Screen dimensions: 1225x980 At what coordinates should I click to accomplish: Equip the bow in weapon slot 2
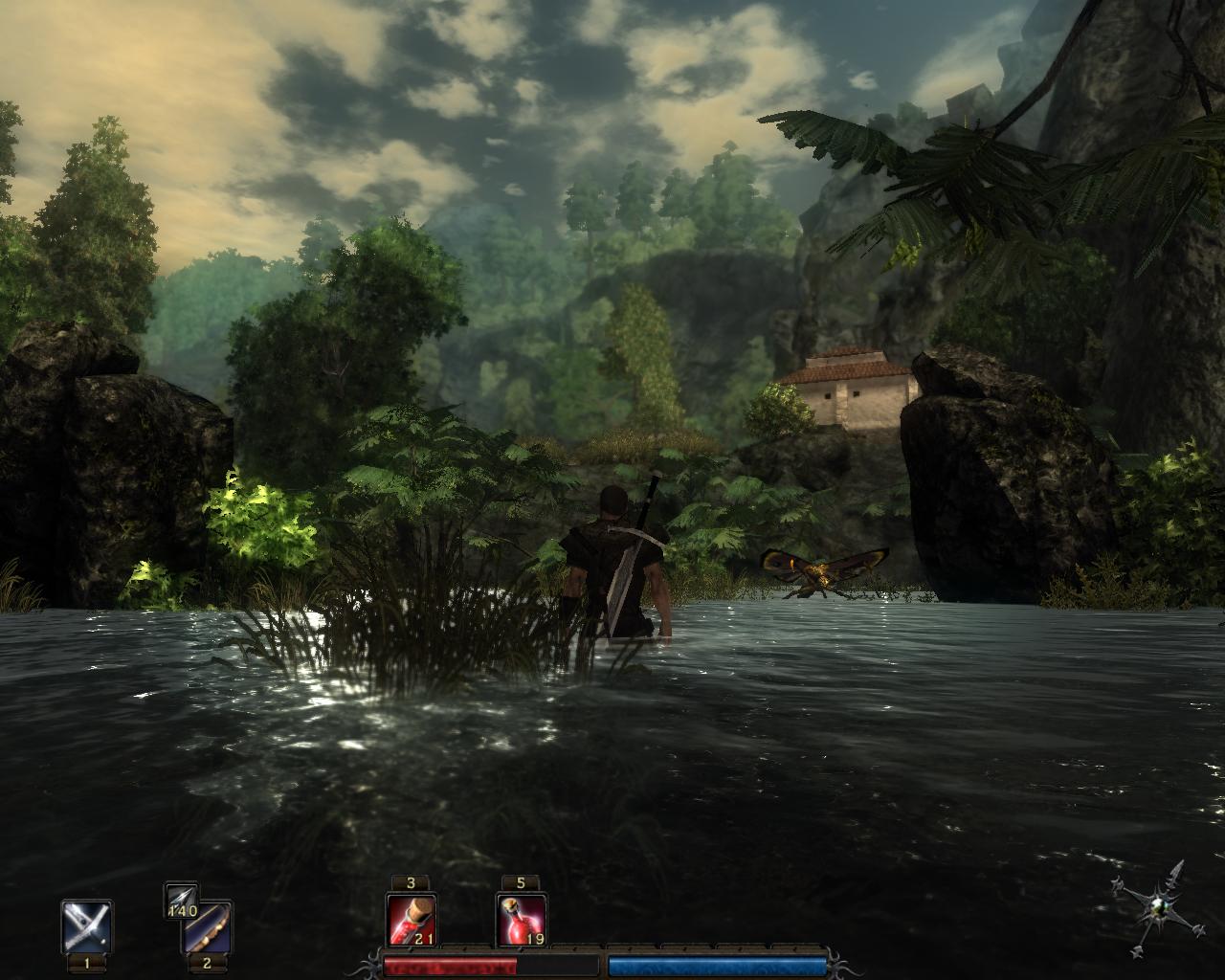[208, 928]
